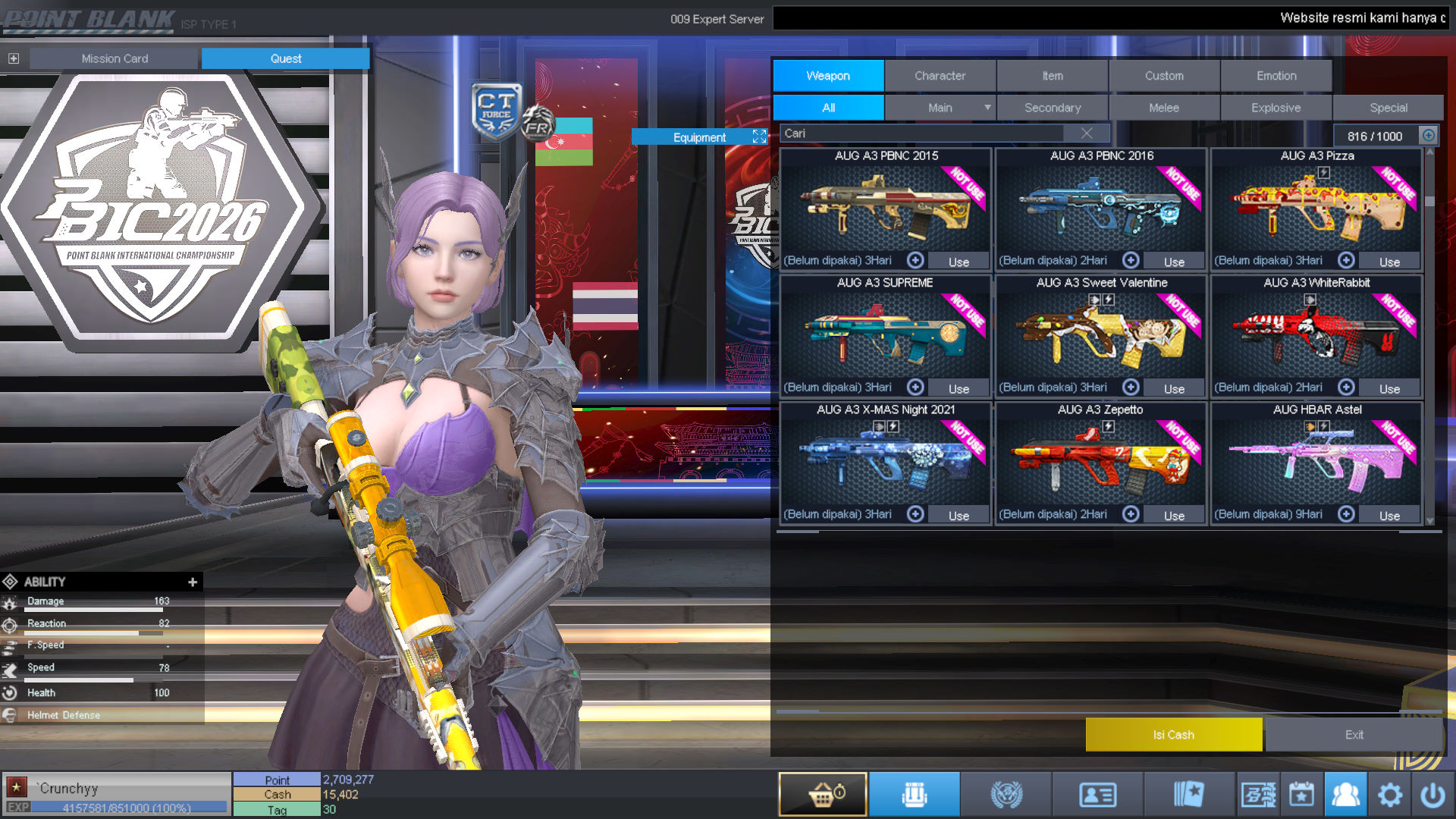Open the Mission Card tab
This screenshot has width=1456, height=819.
coord(115,58)
